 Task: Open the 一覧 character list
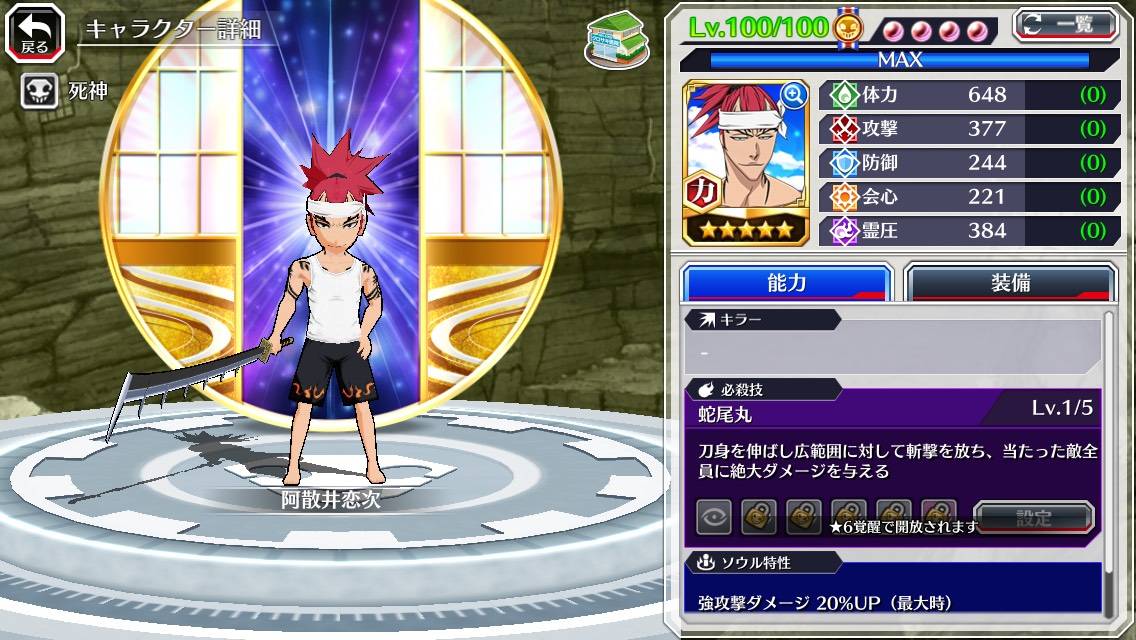[1064, 25]
